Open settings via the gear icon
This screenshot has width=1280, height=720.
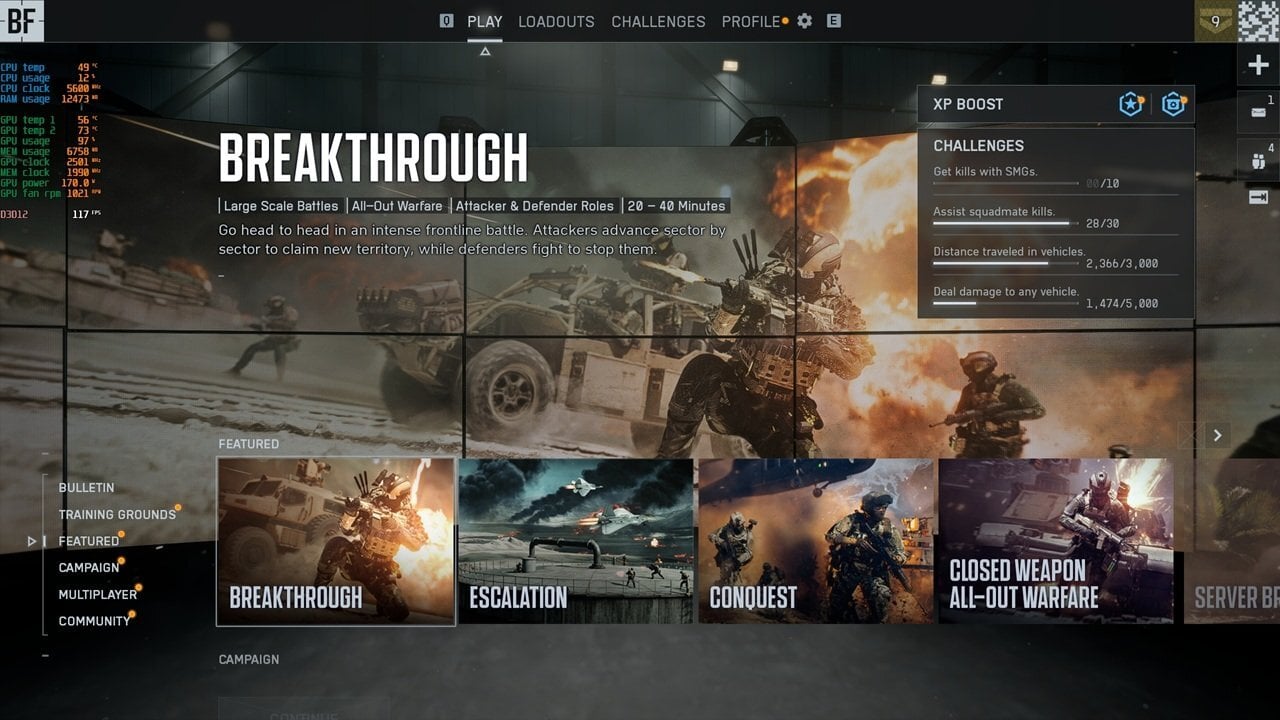point(805,21)
